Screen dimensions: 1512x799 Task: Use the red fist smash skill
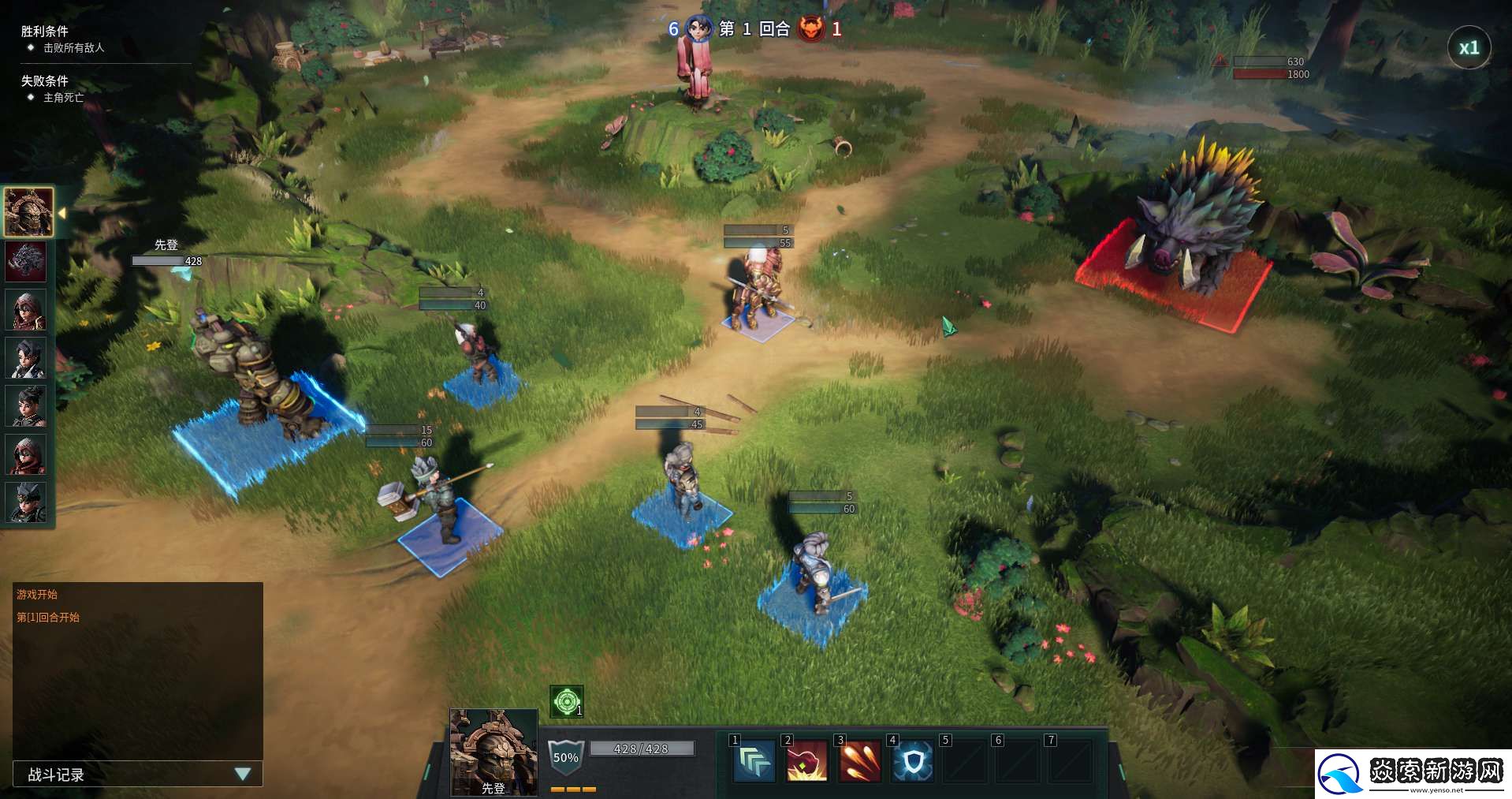pos(806,761)
